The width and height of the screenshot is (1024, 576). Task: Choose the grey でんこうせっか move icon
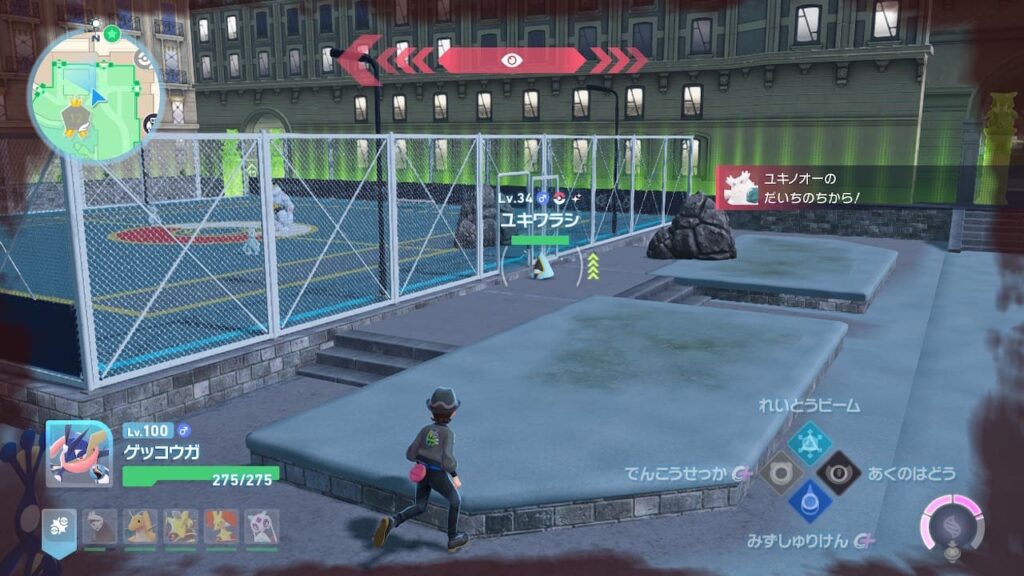777,472
